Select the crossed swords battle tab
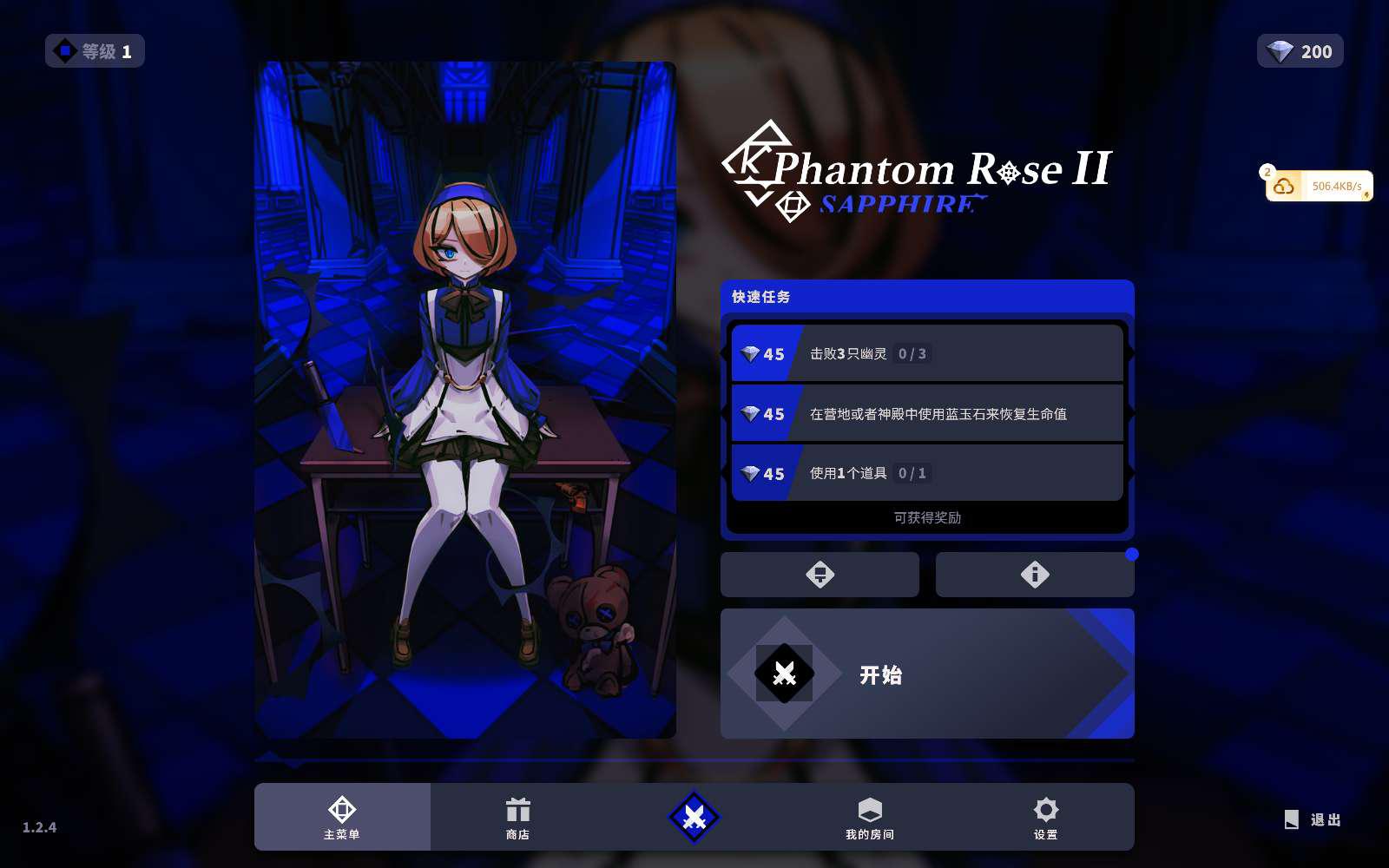Screen dimensions: 1389x868 694,817
